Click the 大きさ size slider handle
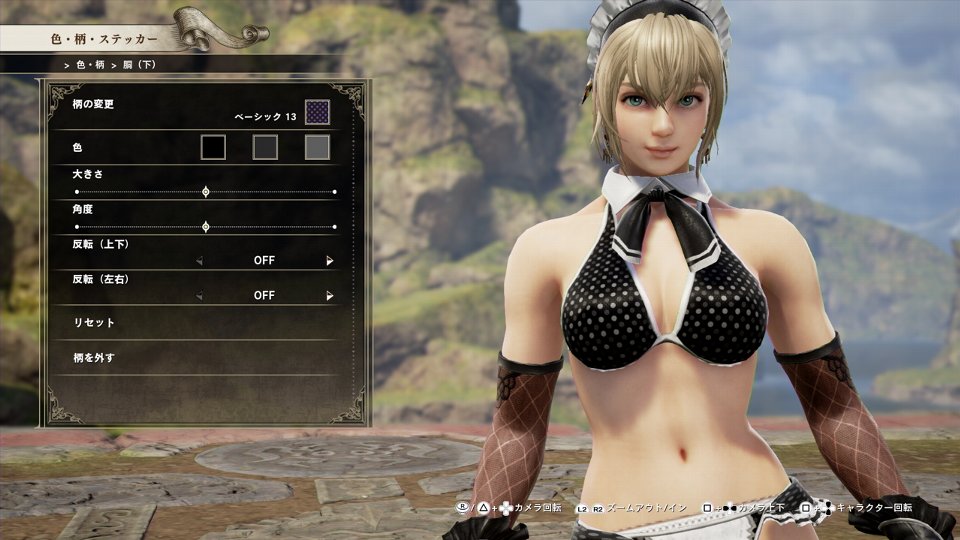 coord(206,191)
